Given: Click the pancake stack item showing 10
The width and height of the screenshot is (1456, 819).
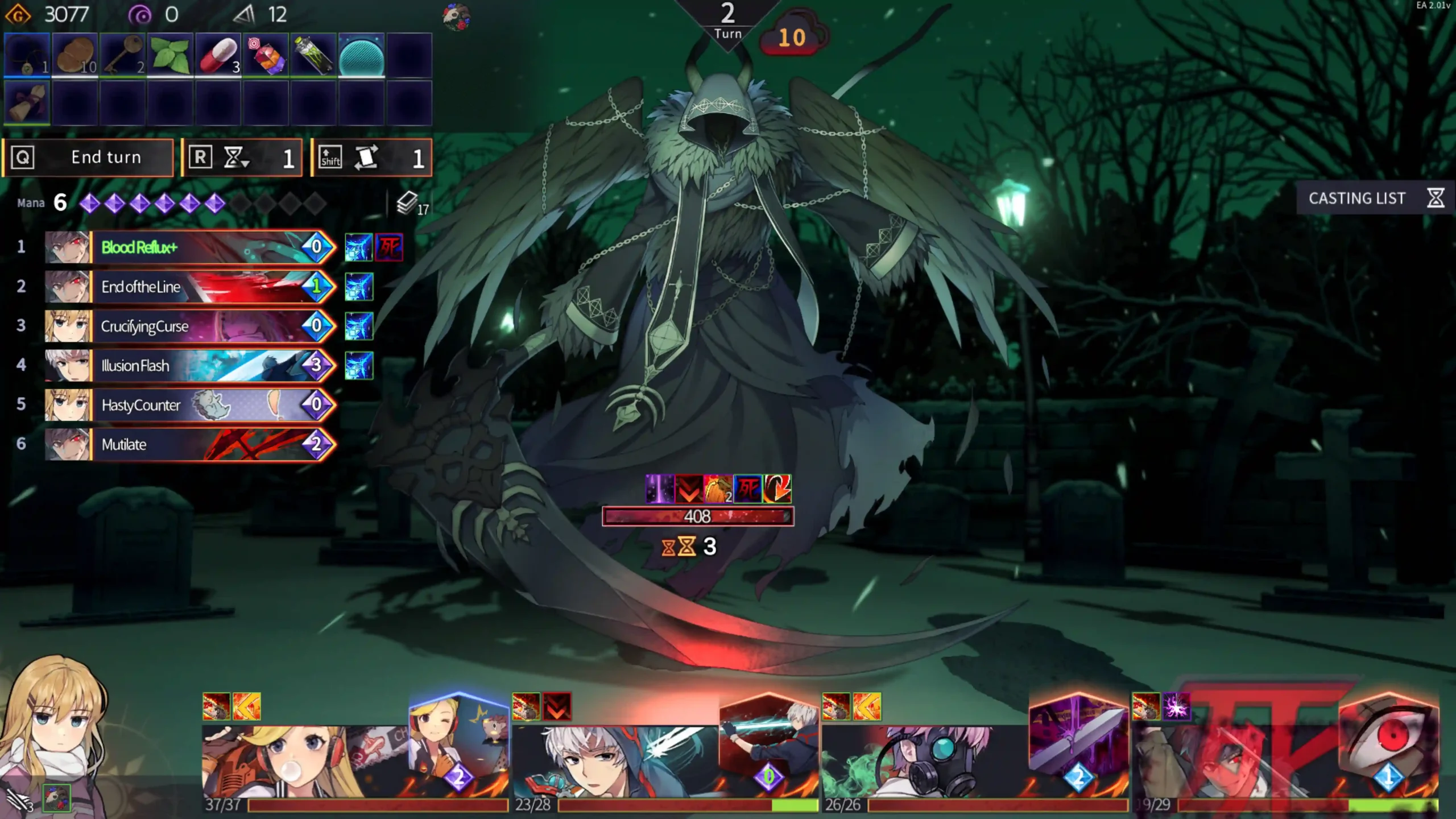Looking at the screenshot, I should click(x=76, y=54).
